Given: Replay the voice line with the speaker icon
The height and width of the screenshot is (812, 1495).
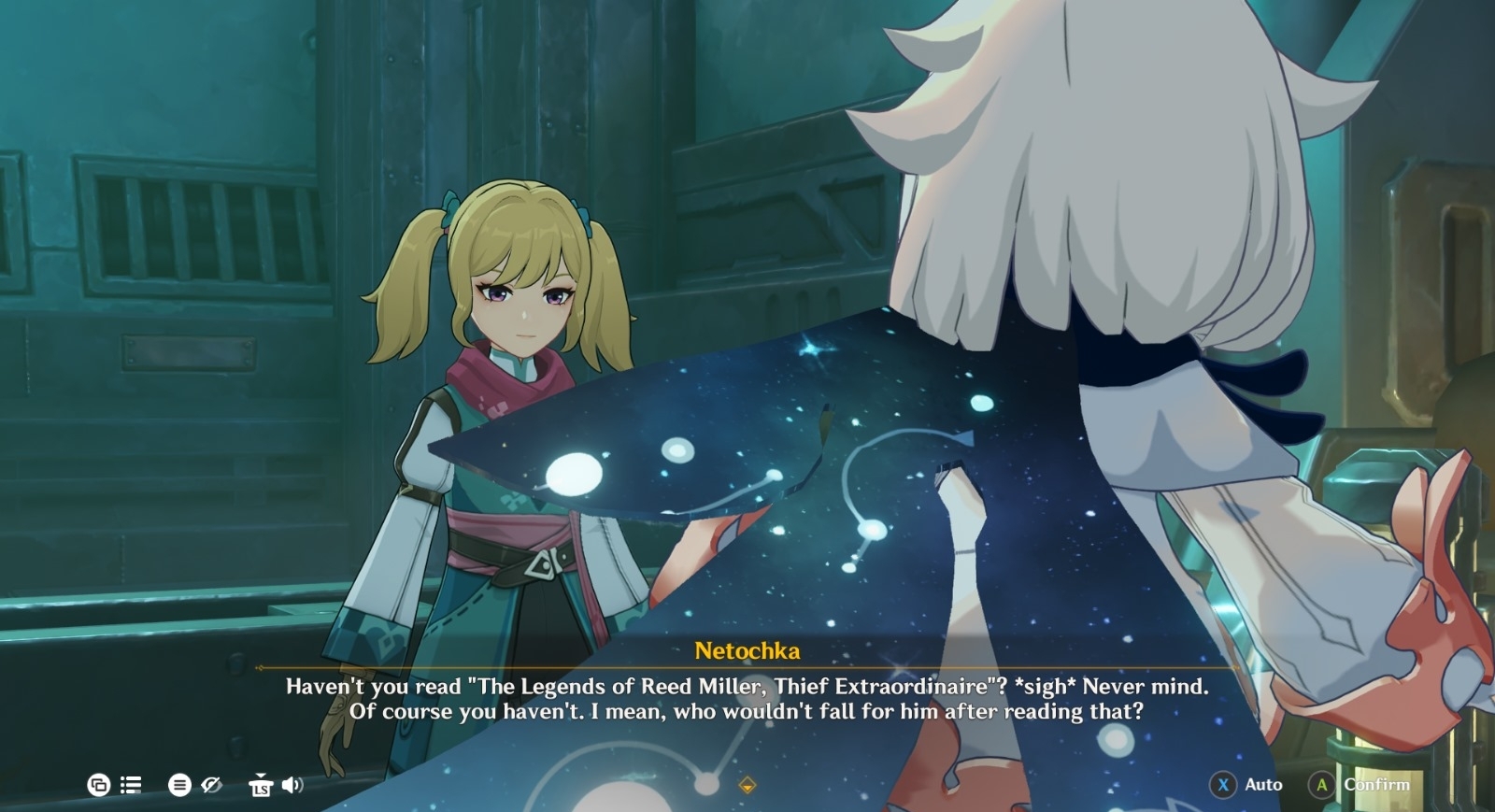Looking at the screenshot, I should click(292, 785).
